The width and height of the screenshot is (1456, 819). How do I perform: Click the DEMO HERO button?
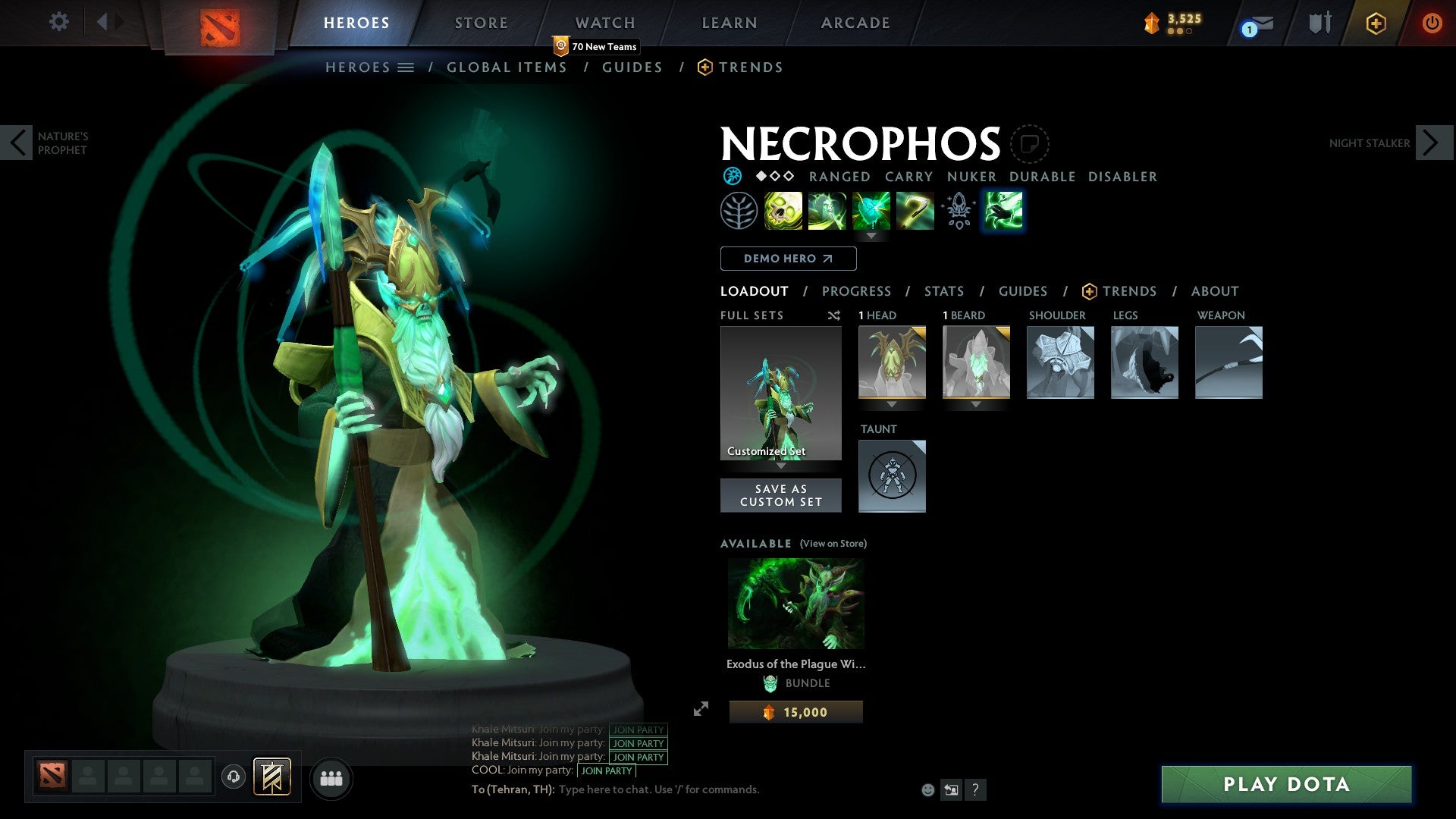tap(788, 259)
